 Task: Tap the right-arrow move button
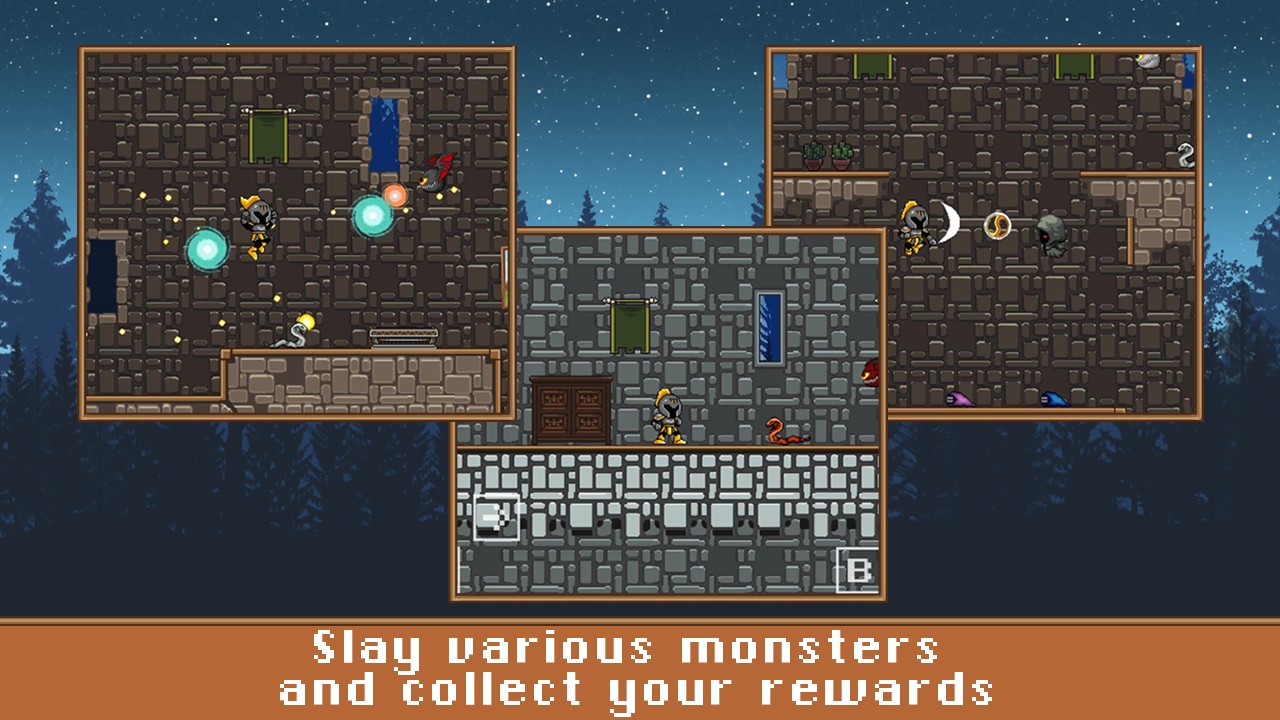tap(496, 516)
